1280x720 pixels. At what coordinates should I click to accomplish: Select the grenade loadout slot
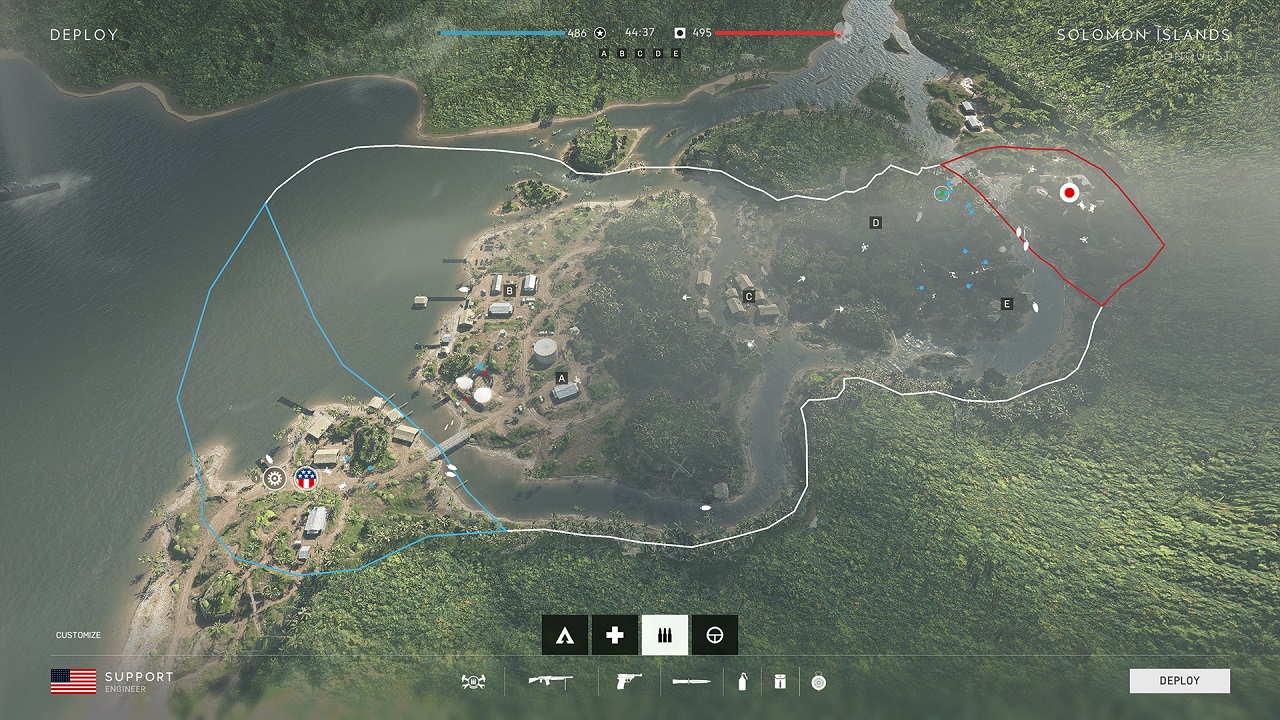742,682
